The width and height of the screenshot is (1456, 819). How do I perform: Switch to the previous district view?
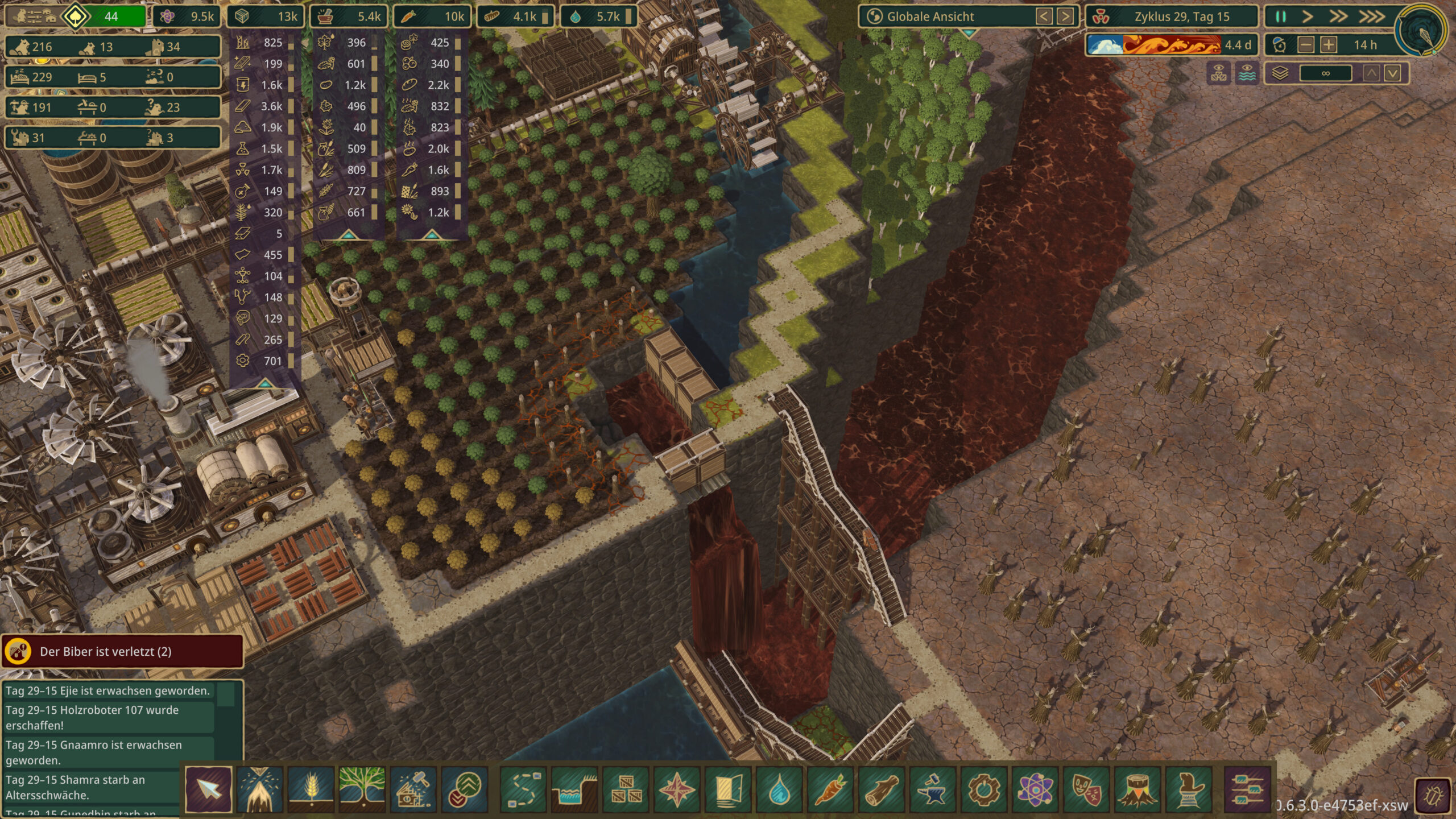point(1044,16)
